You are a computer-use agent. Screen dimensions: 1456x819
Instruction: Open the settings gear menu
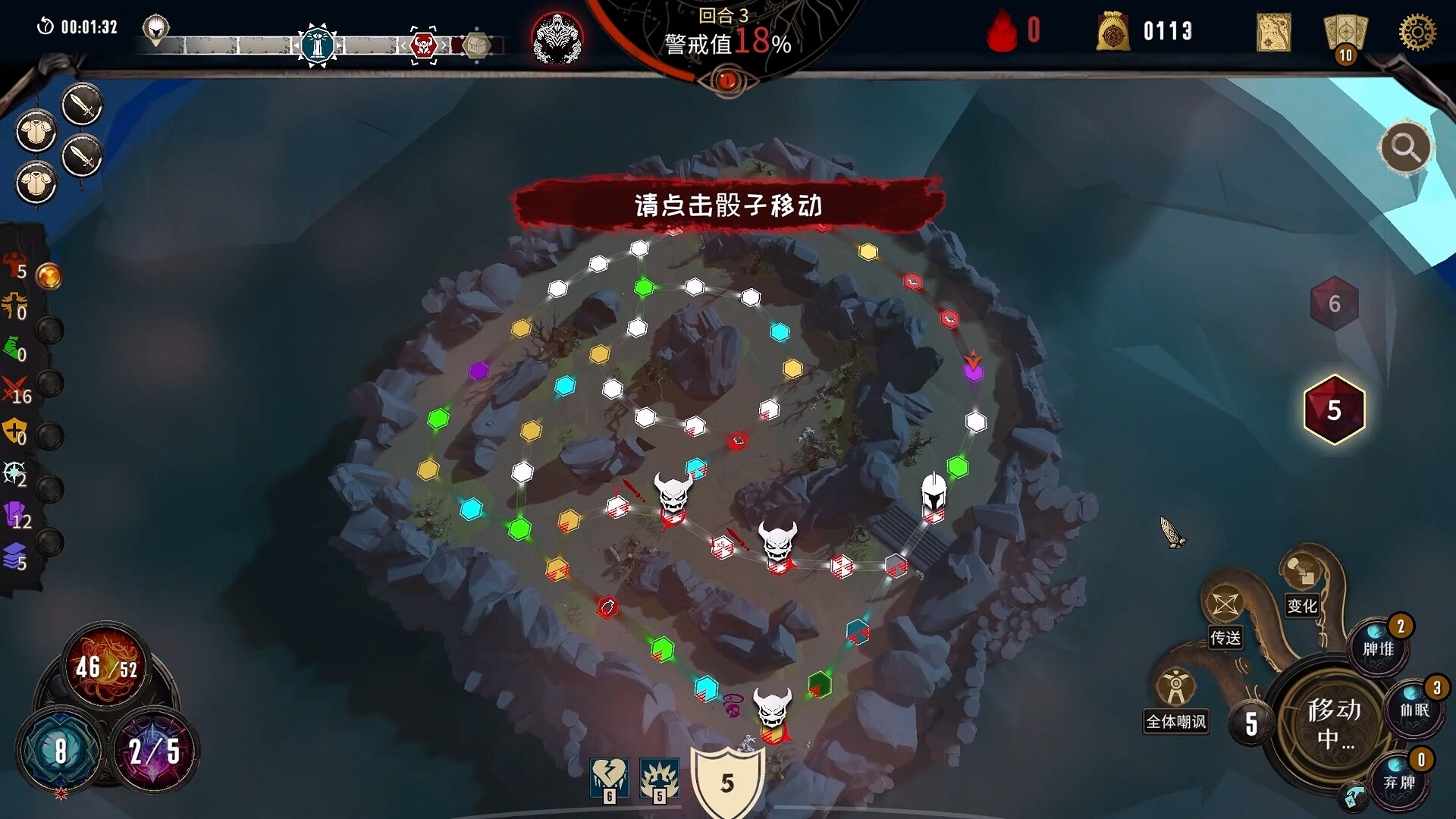[x=1417, y=33]
